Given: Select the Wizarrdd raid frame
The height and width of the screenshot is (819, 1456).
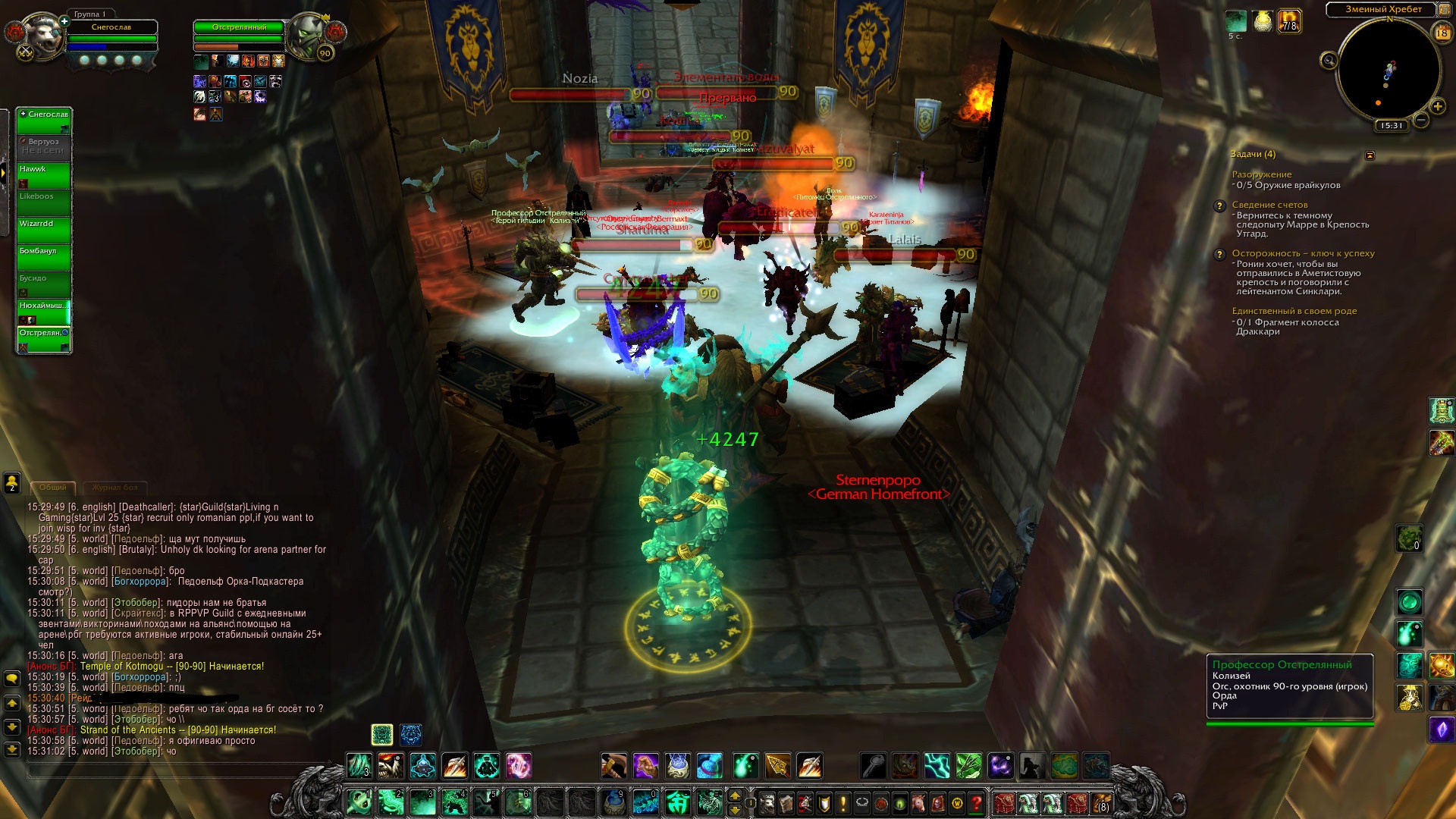Looking at the screenshot, I should click(x=44, y=230).
